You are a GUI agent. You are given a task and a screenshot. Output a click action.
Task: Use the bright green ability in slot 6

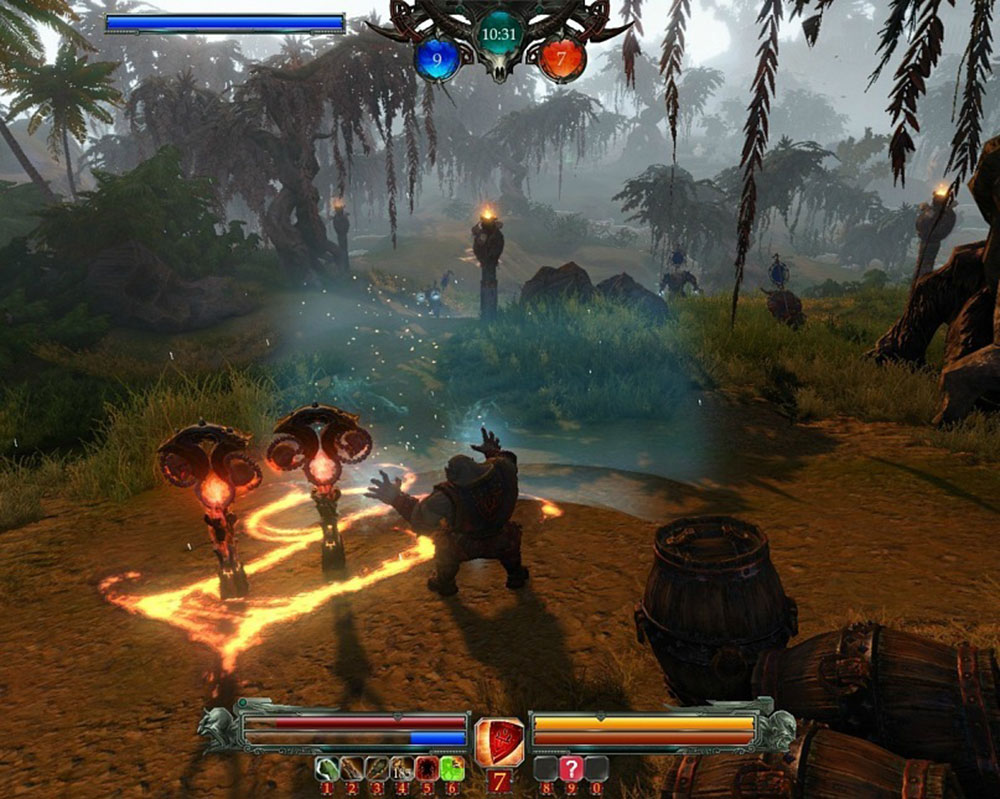pyautogui.click(x=452, y=768)
